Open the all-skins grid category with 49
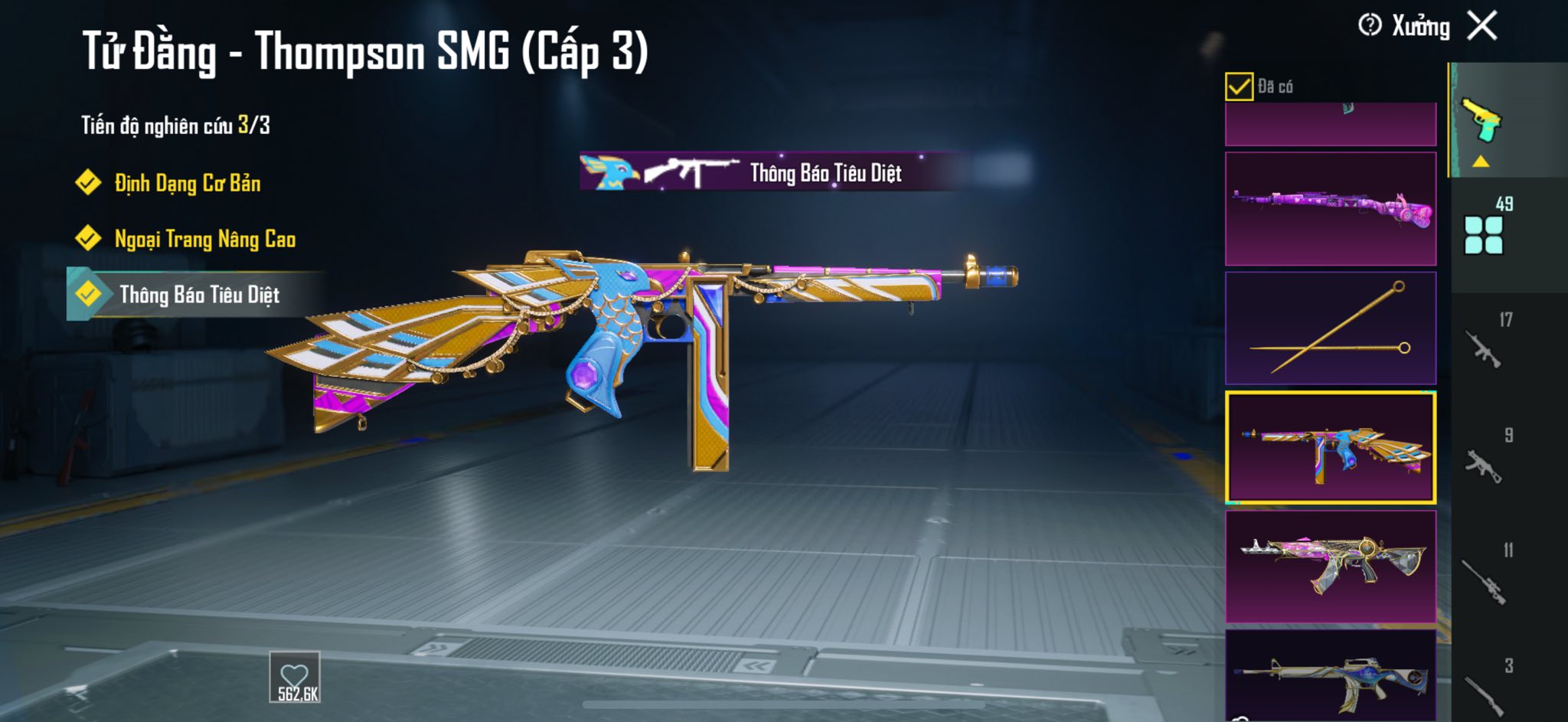1568x722 pixels. tap(1484, 234)
